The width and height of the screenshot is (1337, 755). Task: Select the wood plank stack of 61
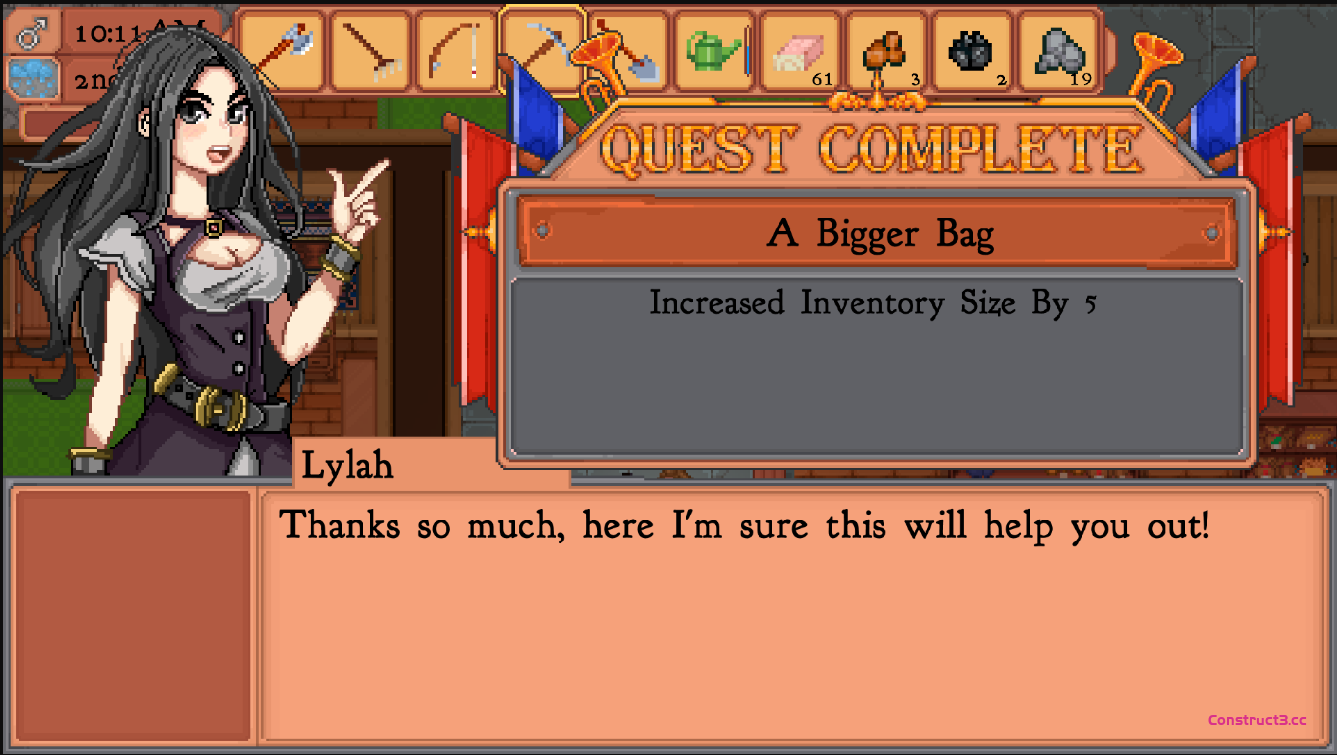click(800, 50)
